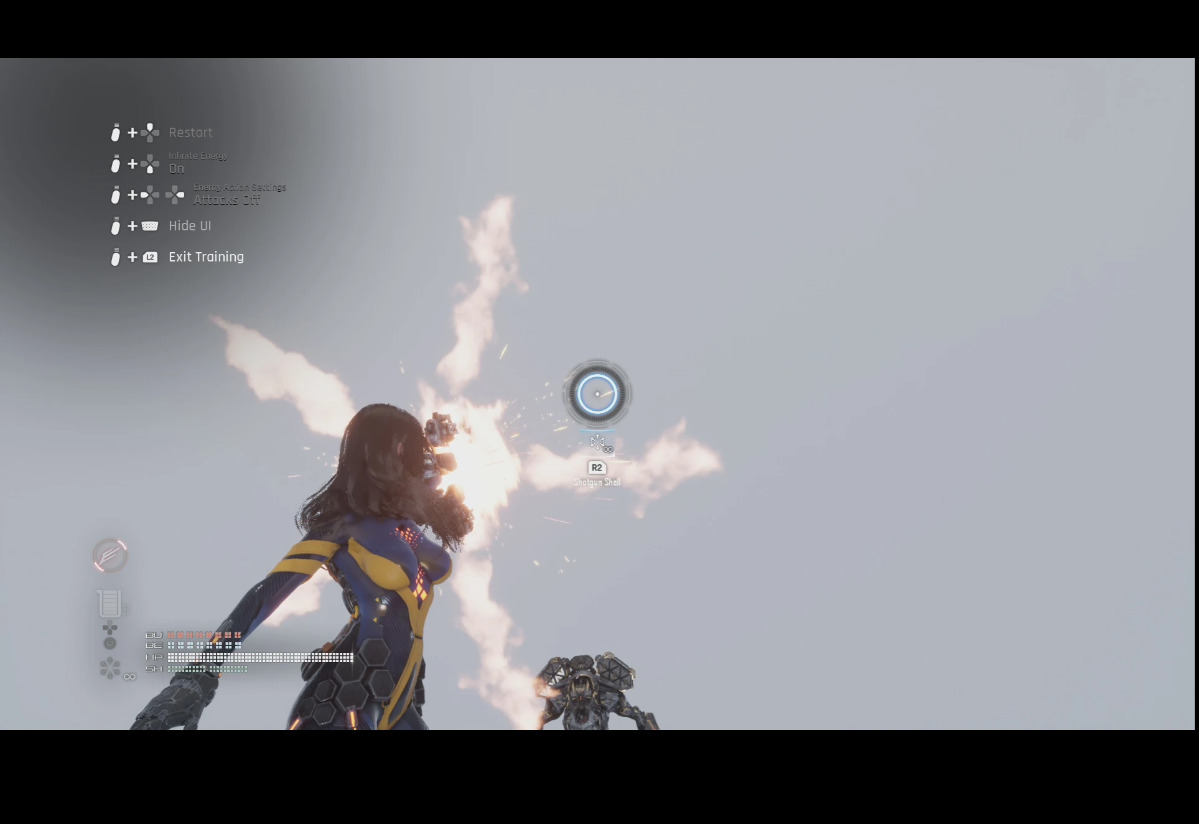Screen dimensions: 1199x824
Task: Change the Enemy Action Settings option
Action: (x=226, y=199)
